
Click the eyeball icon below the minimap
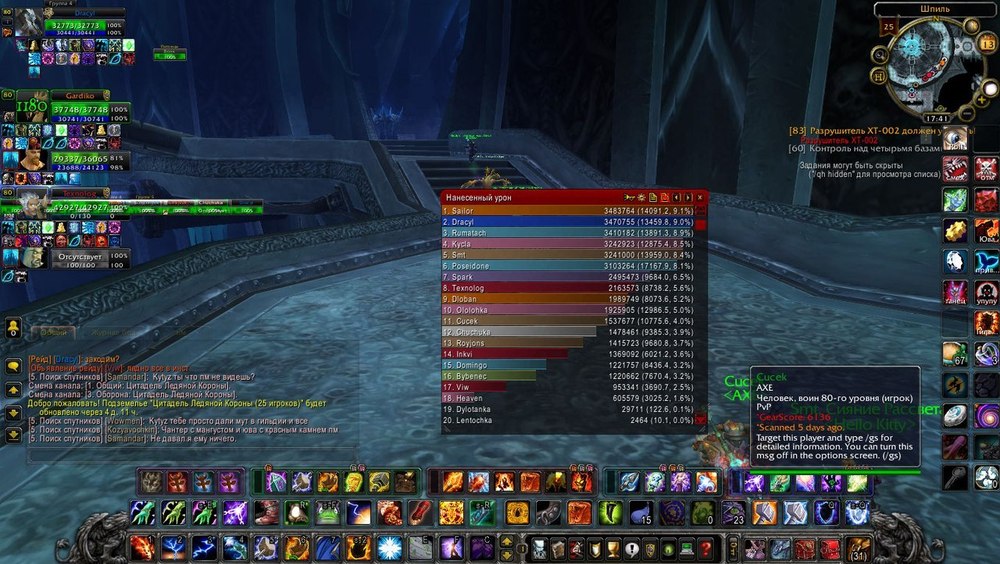(956, 138)
